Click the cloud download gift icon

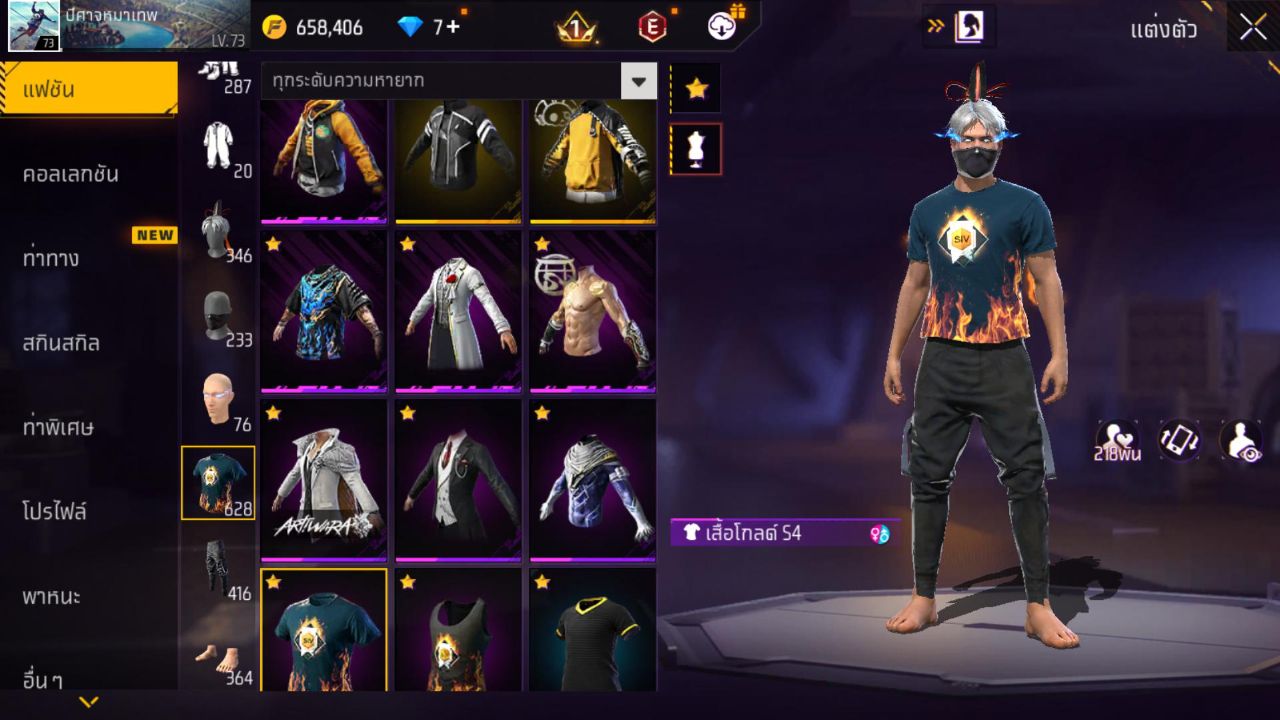click(x=720, y=26)
